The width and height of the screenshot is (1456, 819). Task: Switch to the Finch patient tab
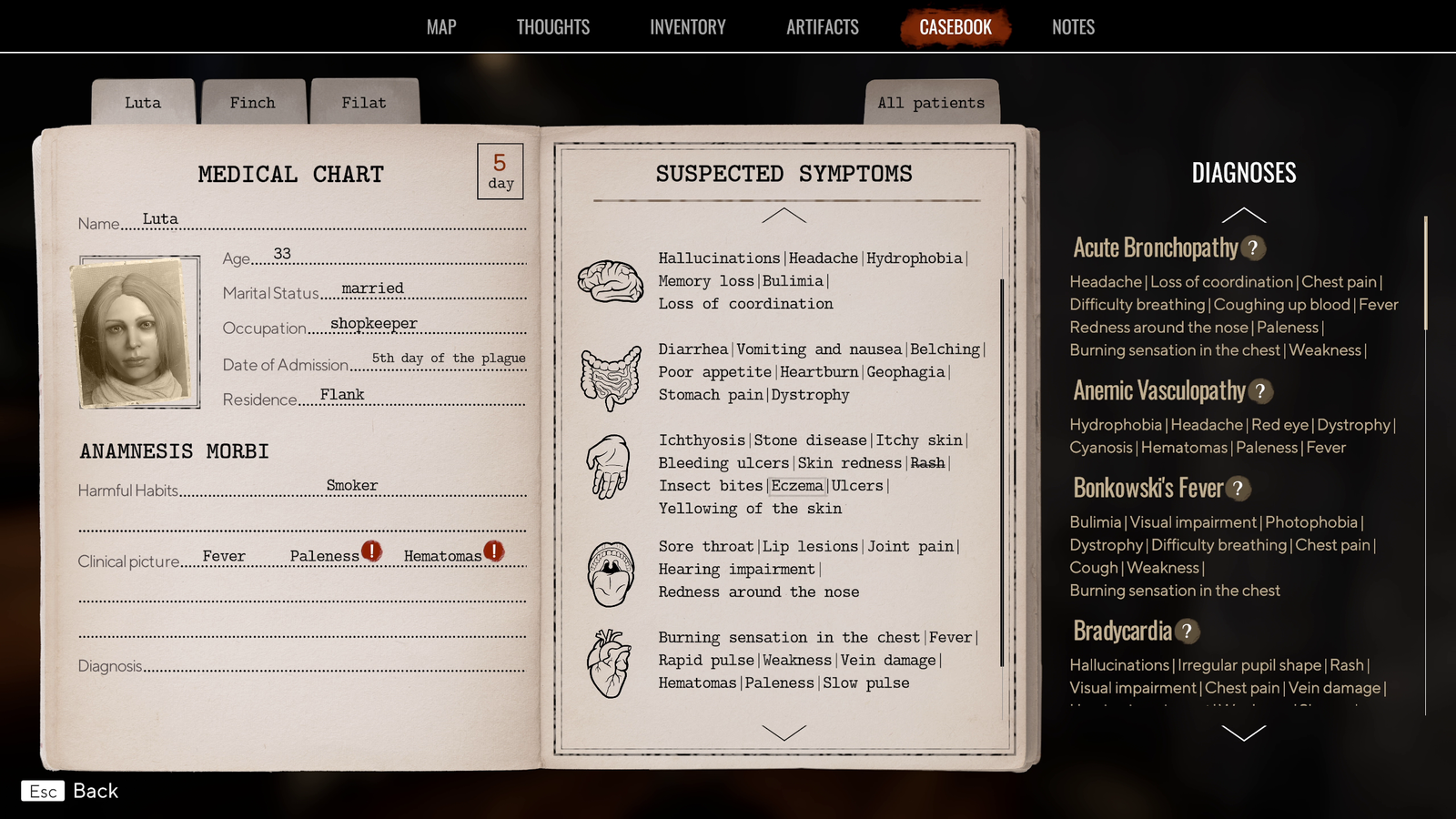tap(254, 102)
